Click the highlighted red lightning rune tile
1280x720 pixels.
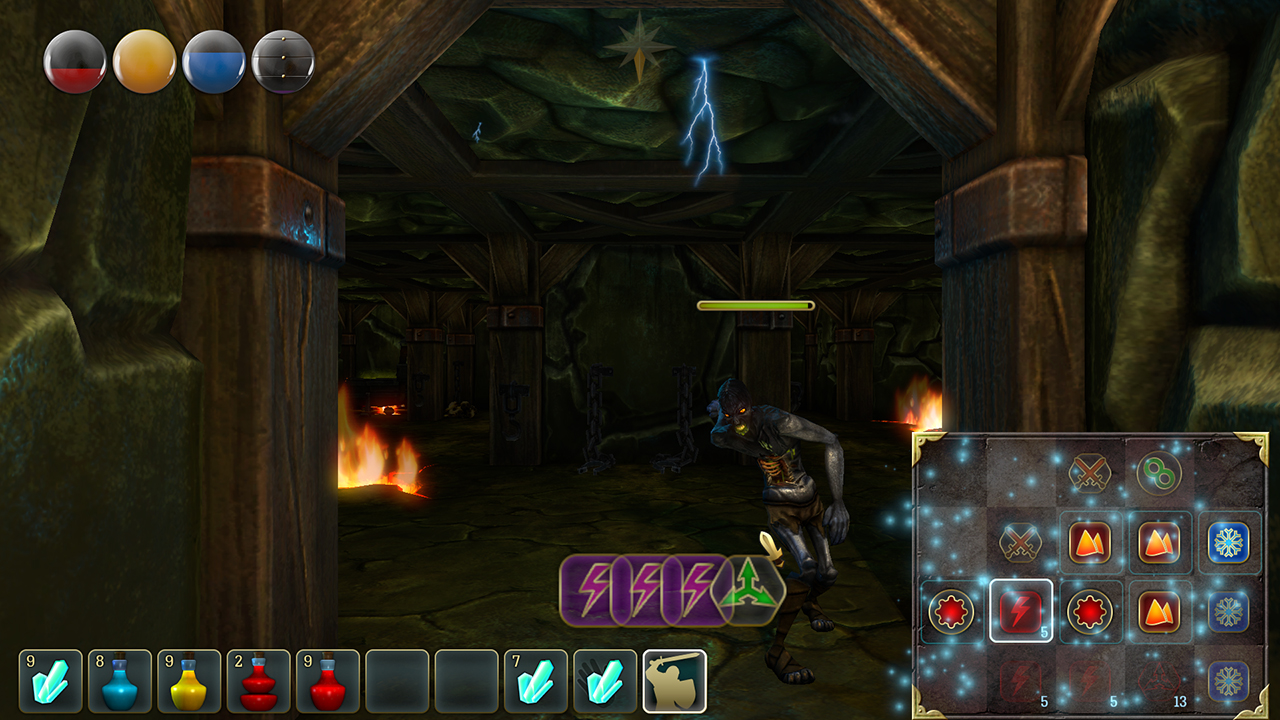[x=1021, y=610]
